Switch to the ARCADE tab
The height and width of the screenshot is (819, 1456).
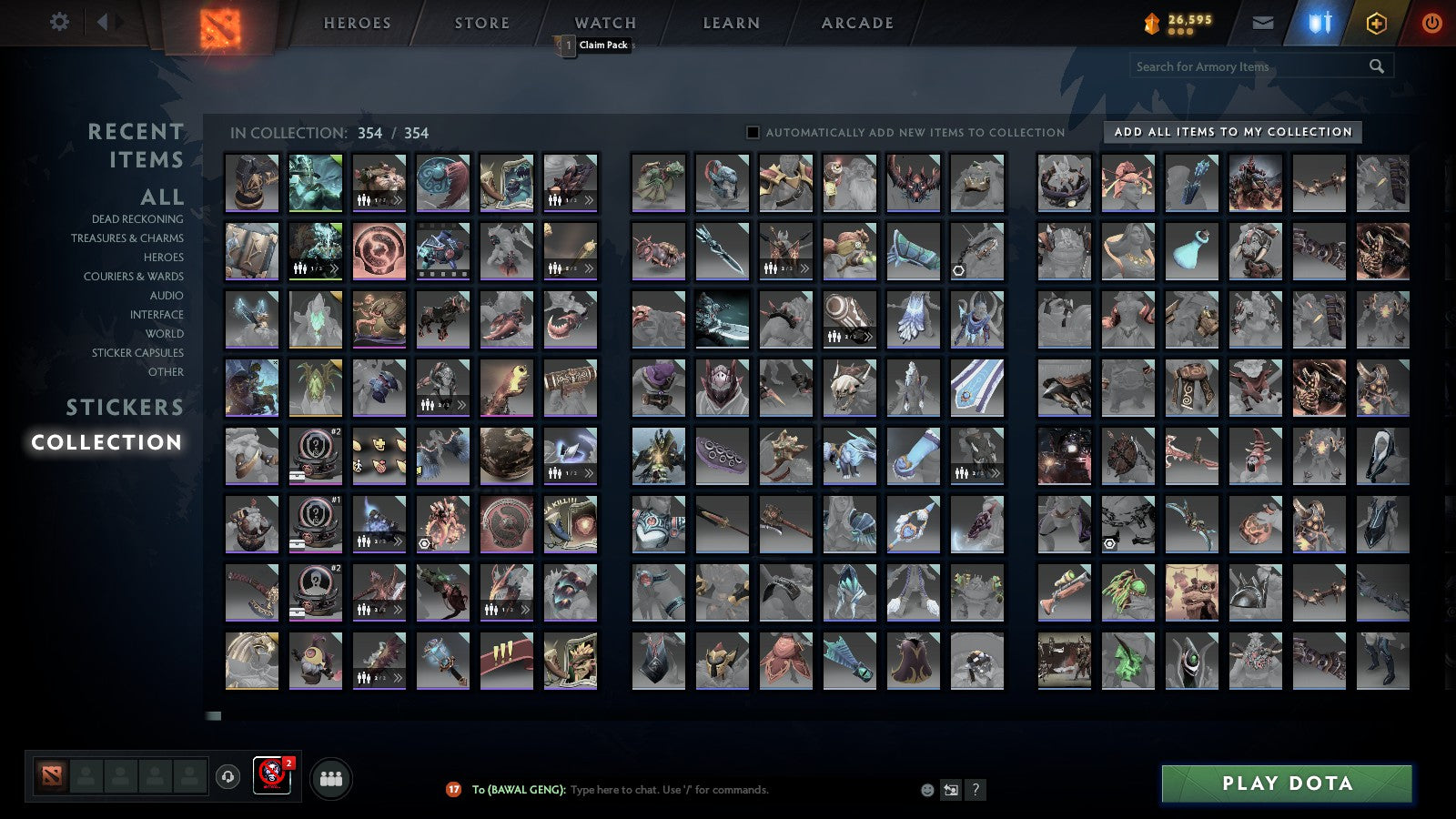pyautogui.click(x=854, y=23)
